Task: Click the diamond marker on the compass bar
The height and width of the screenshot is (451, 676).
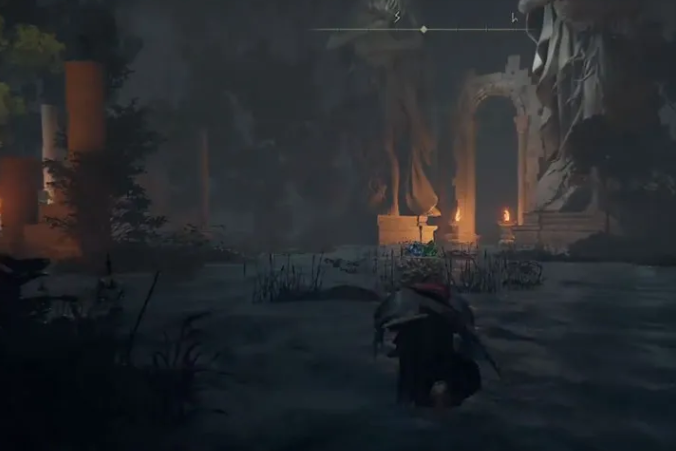Action: tap(423, 29)
